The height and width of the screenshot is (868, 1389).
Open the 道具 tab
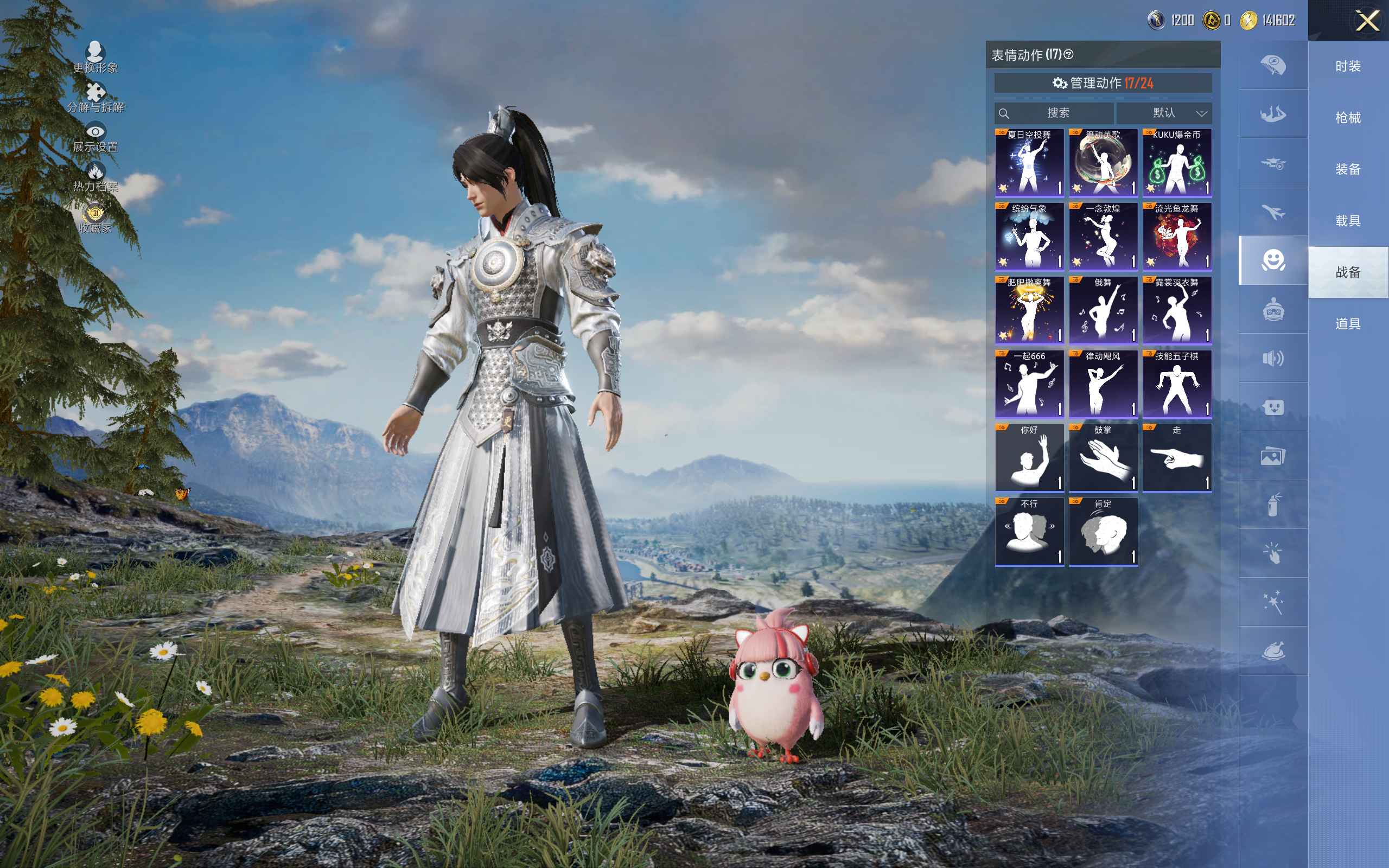point(1348,324)
